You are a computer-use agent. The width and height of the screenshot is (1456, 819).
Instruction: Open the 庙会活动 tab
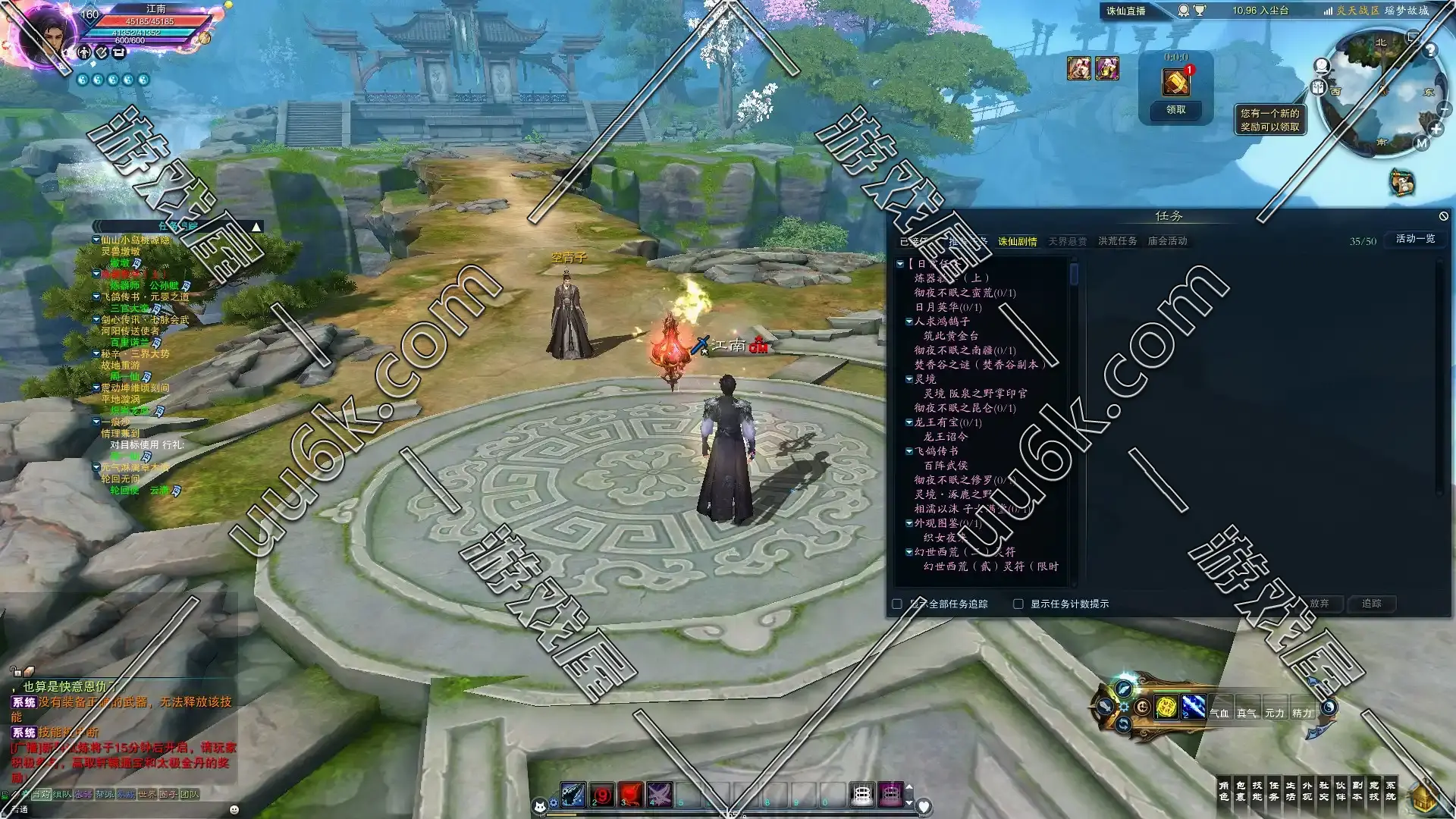pyautogui.click(x=1167, y=241)
